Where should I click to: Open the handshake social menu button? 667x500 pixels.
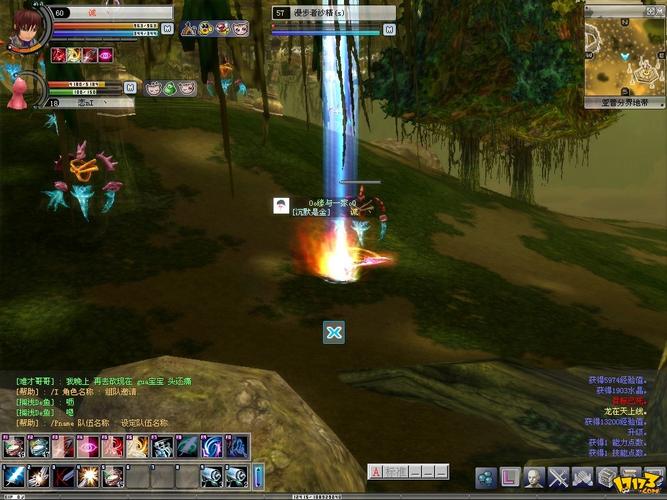[582, 477]
